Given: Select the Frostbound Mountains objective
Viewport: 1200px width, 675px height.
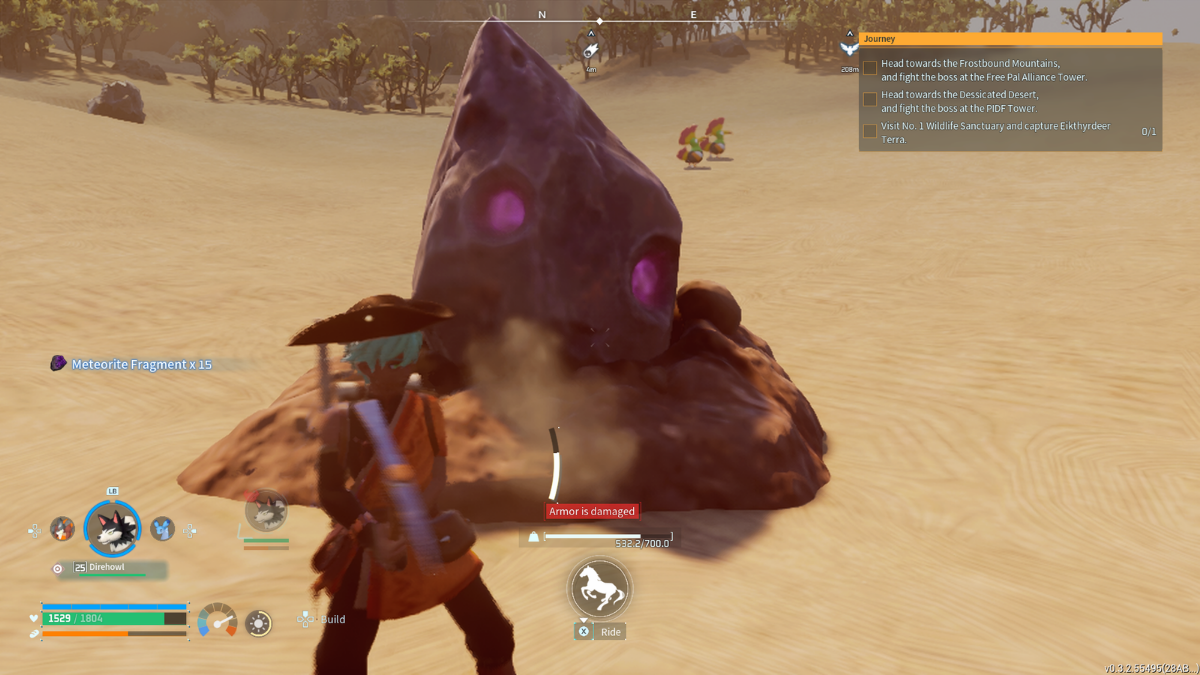Looking at the screenshot, I should (982, 69).
